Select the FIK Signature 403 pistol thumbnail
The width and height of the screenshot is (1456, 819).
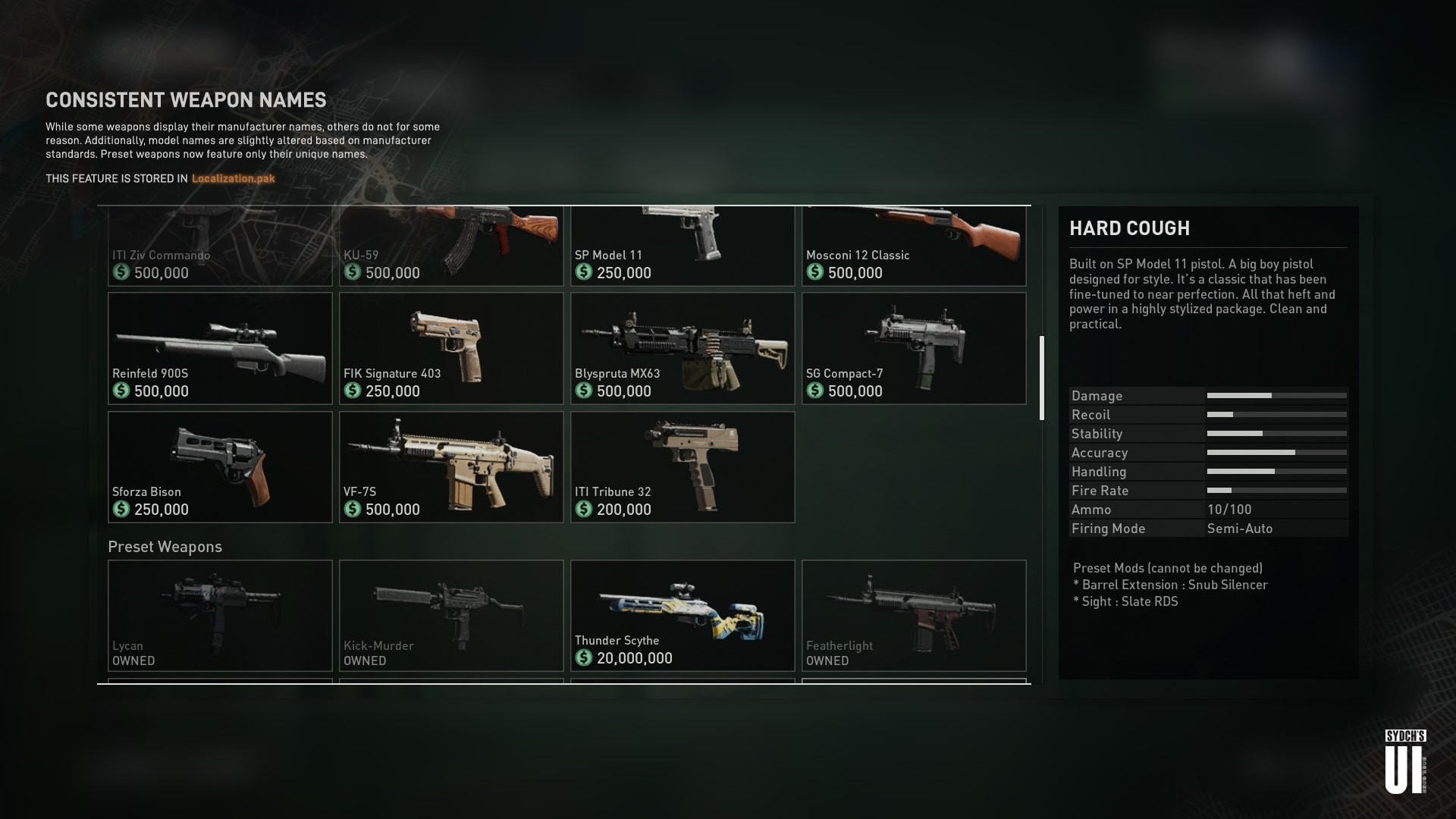tap(450, 348)
